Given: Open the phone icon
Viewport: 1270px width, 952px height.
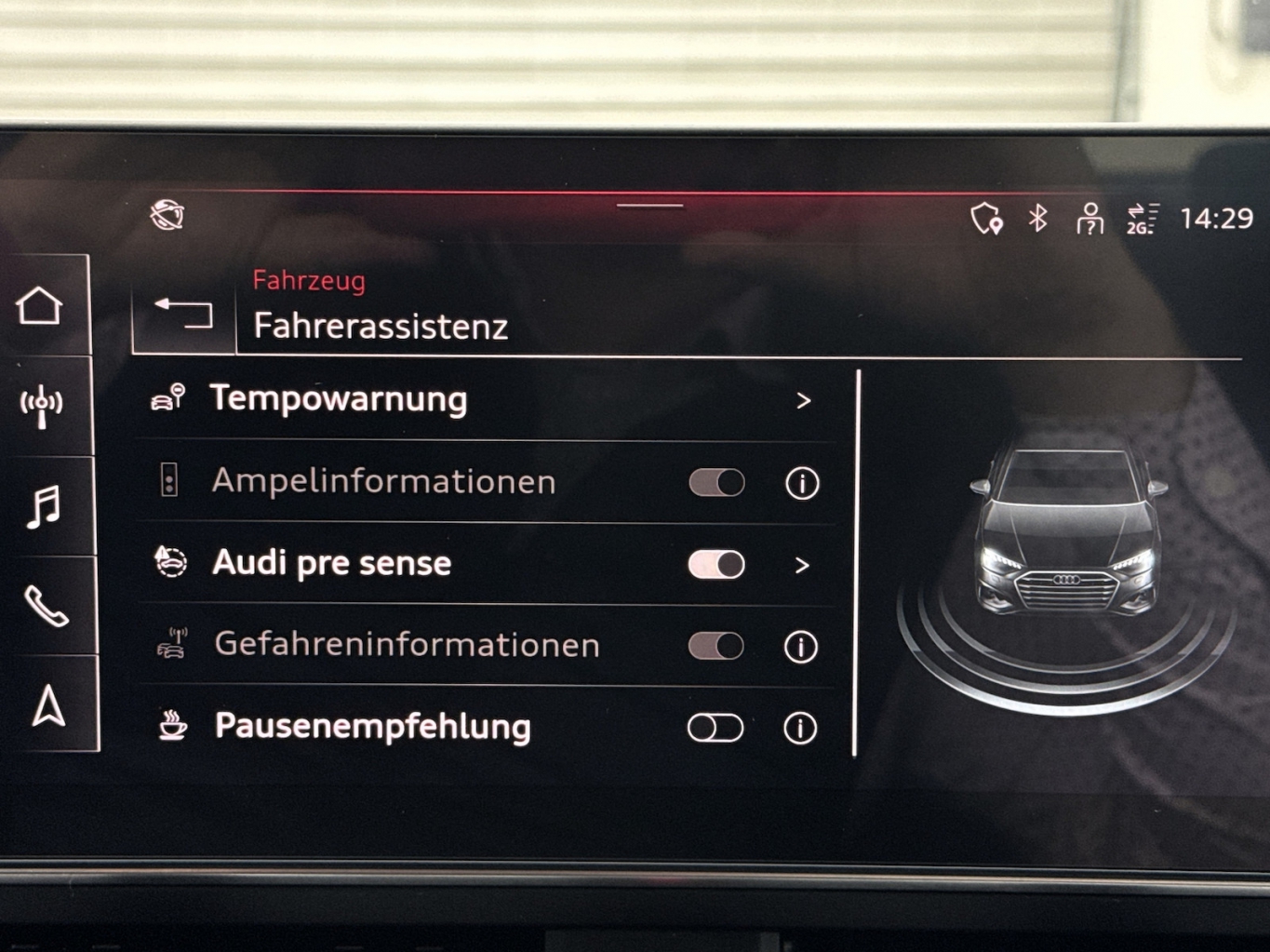Looking at the screenshot, I should coord(46,607).
